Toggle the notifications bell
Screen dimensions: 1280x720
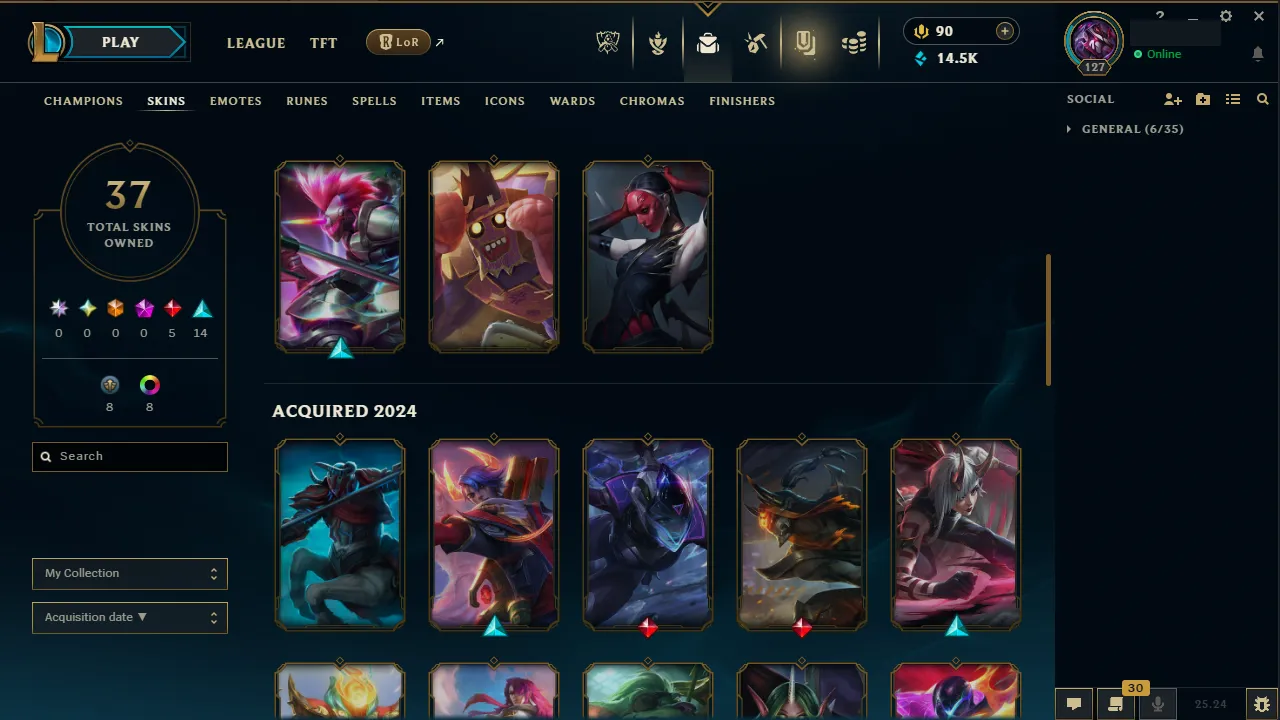pos(1258,53)
